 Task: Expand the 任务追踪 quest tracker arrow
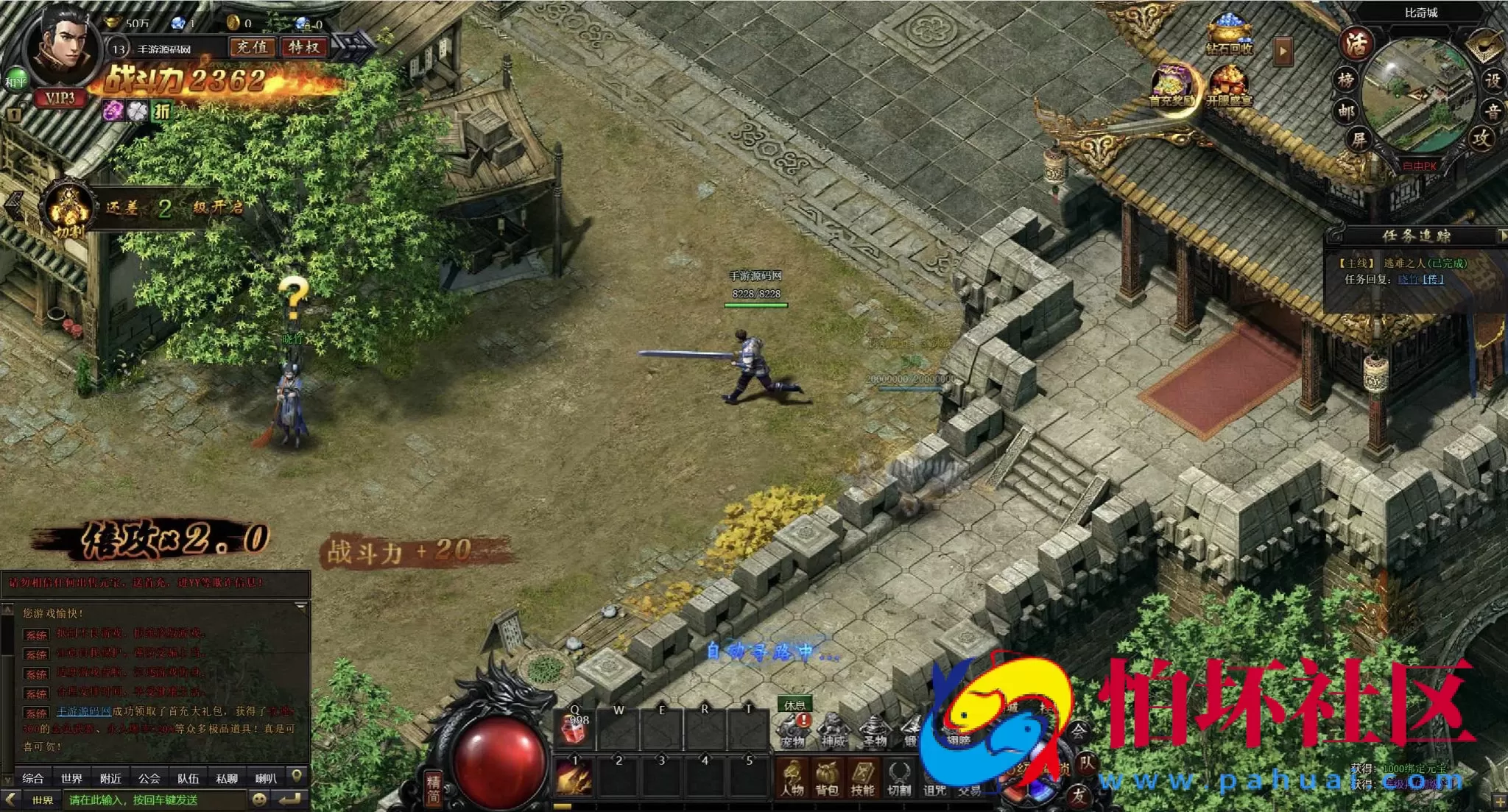[1504, 235]
